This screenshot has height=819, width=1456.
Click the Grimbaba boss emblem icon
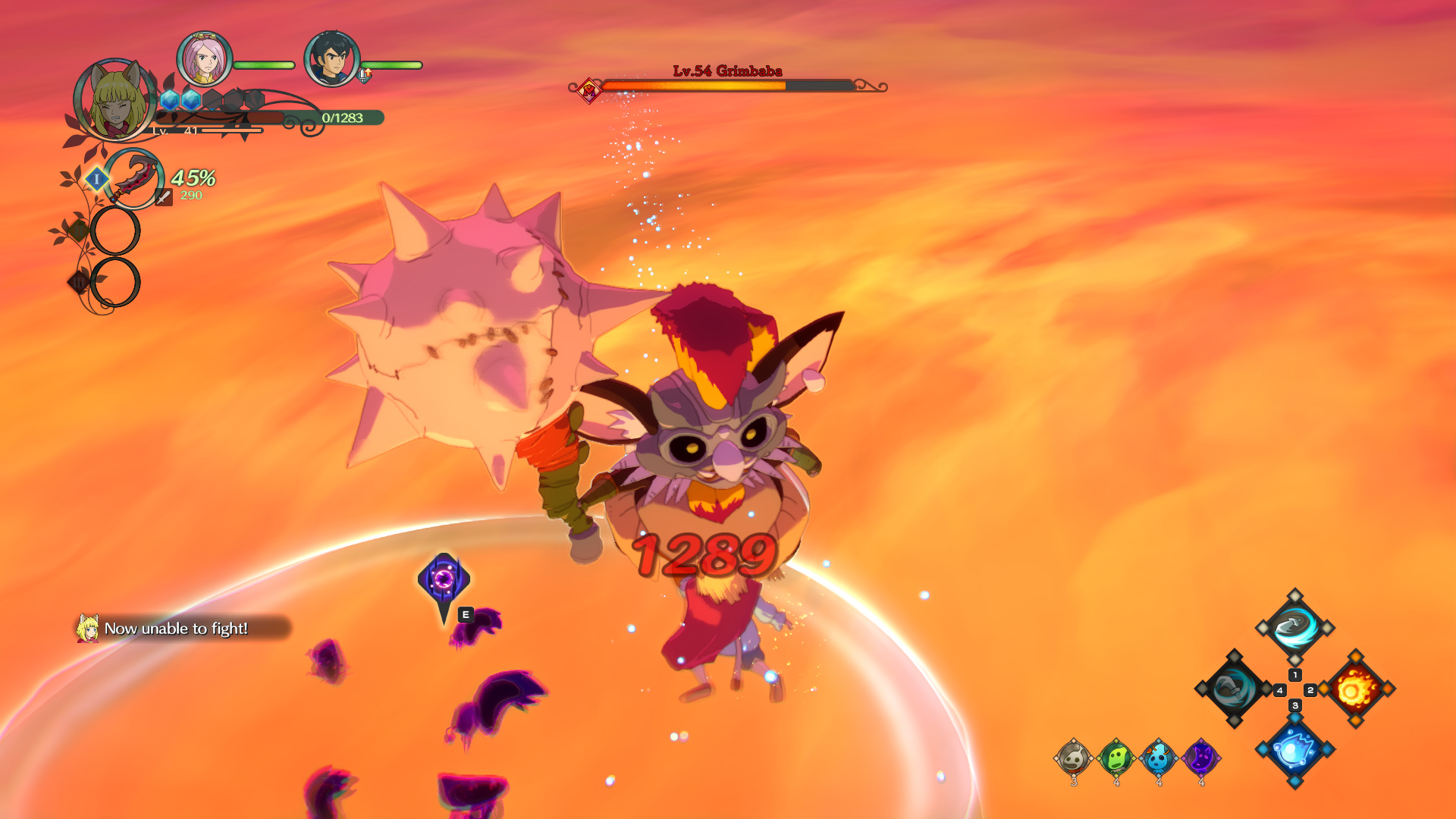click(x=588, y=90)
